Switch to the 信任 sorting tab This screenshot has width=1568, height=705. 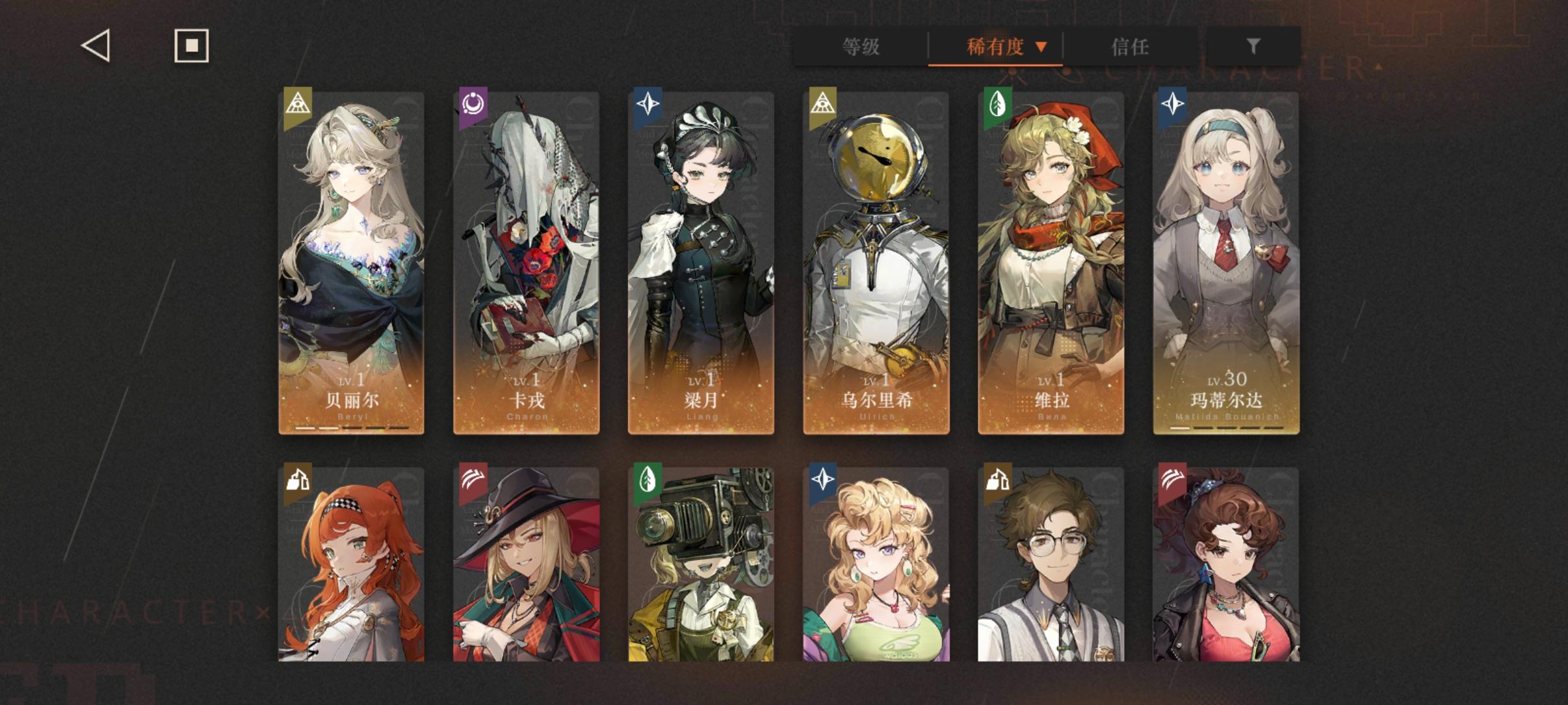point(1131,46)
